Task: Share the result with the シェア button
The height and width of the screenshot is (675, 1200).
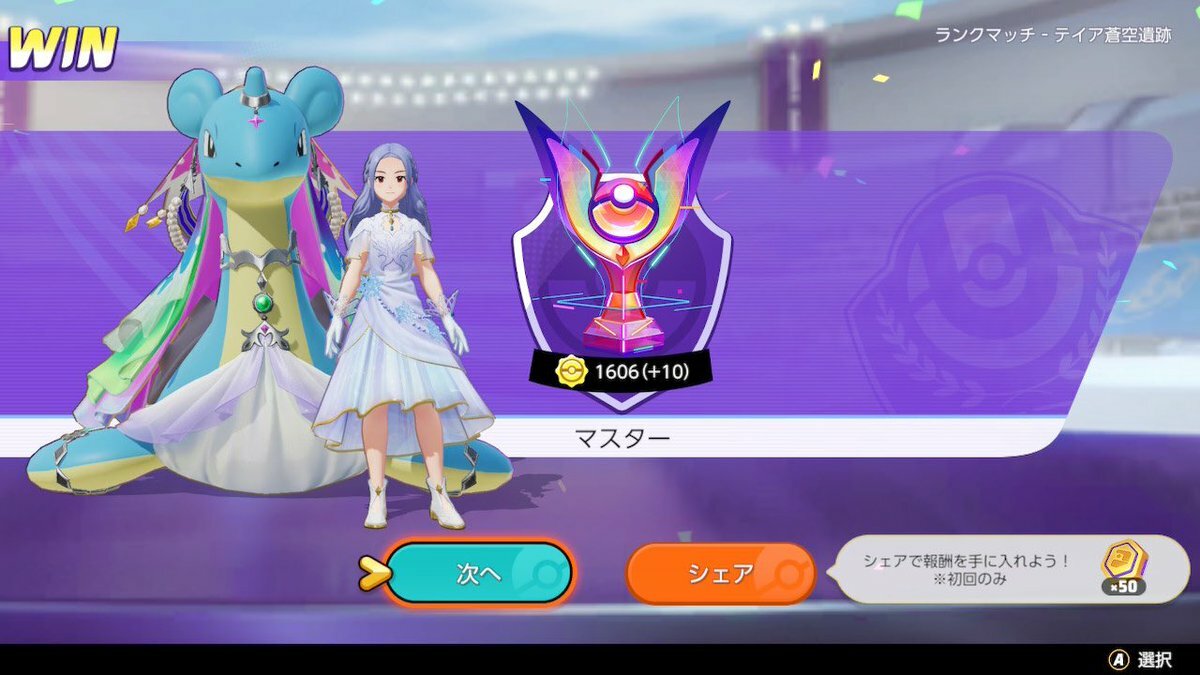Action: click(720, 574)
